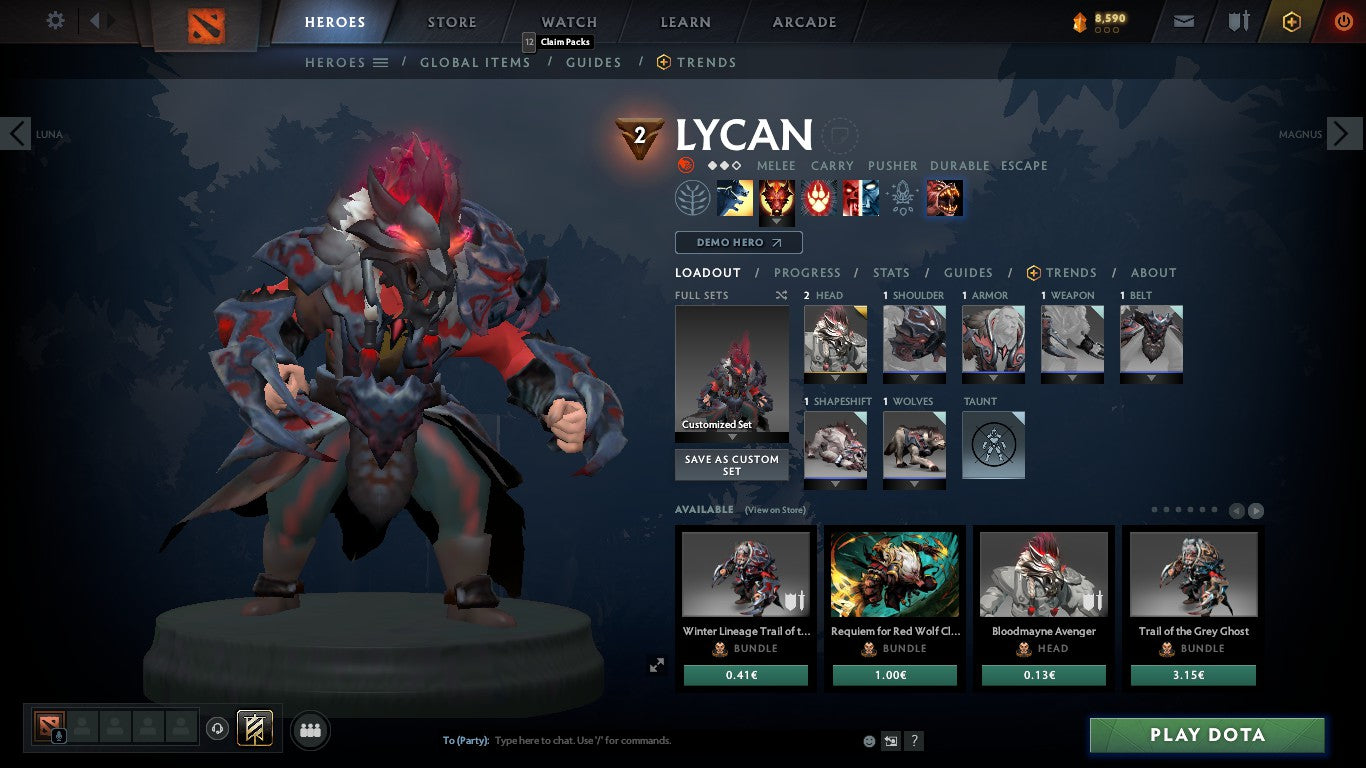The width and height of the screenshot is (1366, 768).
Task: Click the Taunt slot toggle circle
Action: [x=994, y=445]
